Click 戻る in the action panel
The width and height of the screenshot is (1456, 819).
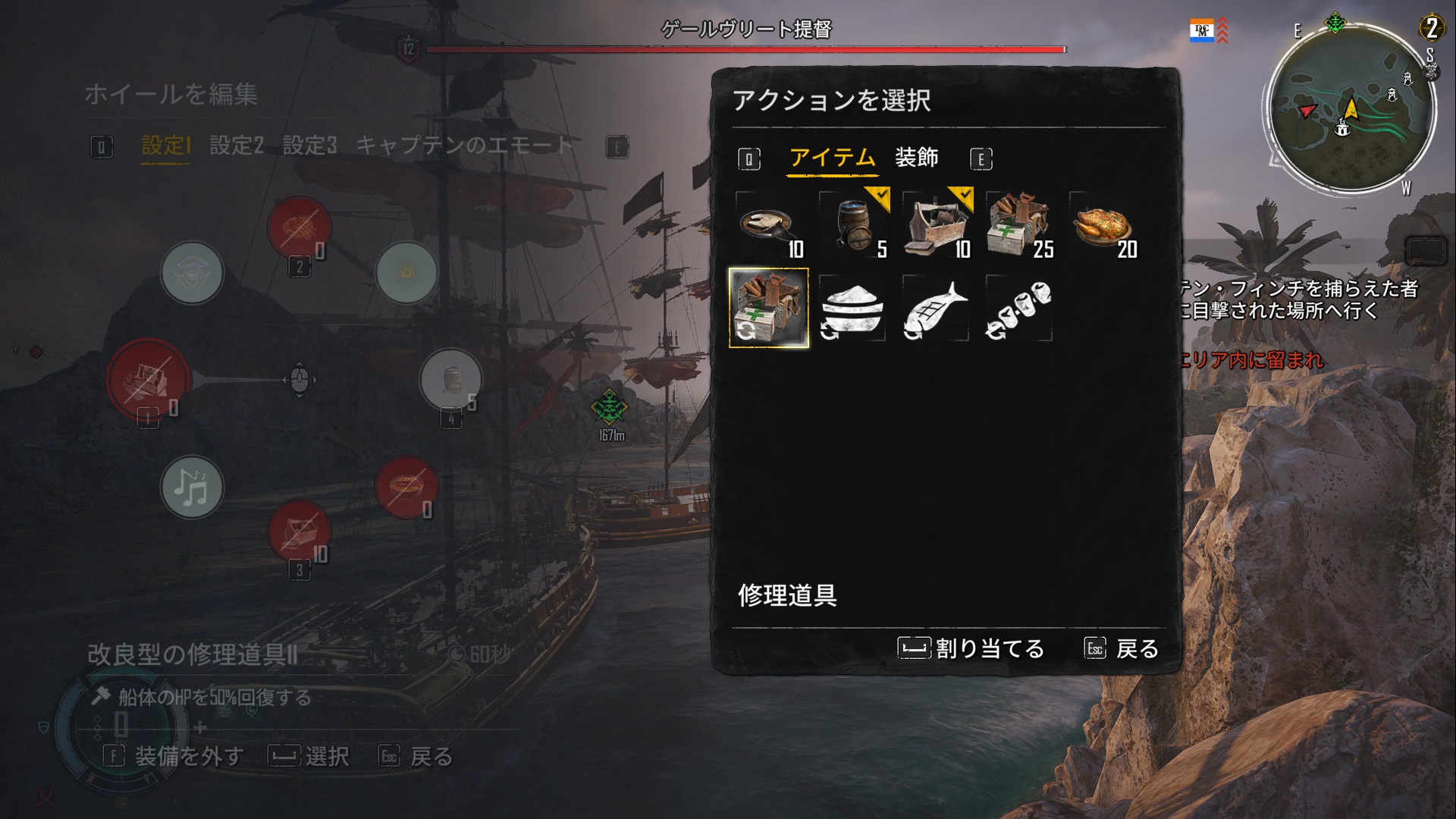(x=1122, y=648)
